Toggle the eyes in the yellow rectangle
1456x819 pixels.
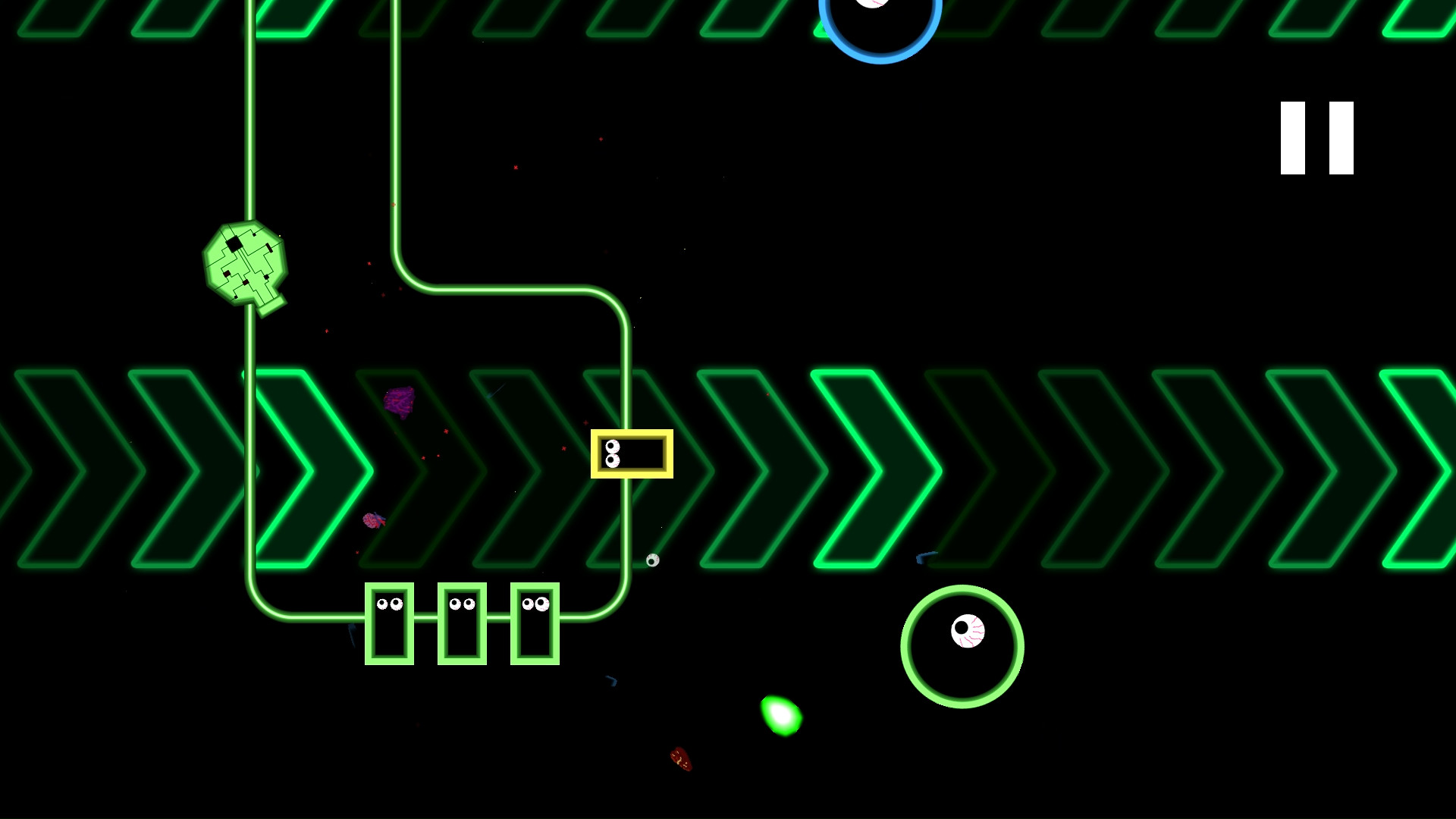coord(611,453)
